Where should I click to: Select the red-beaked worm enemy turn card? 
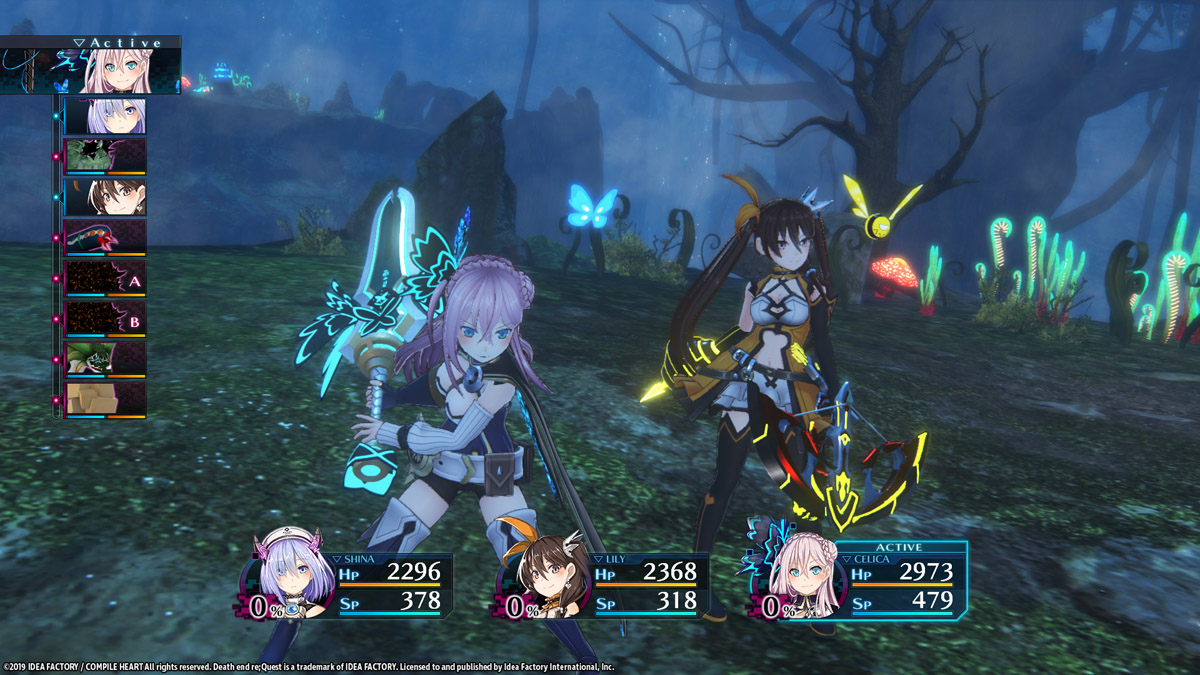105,238
